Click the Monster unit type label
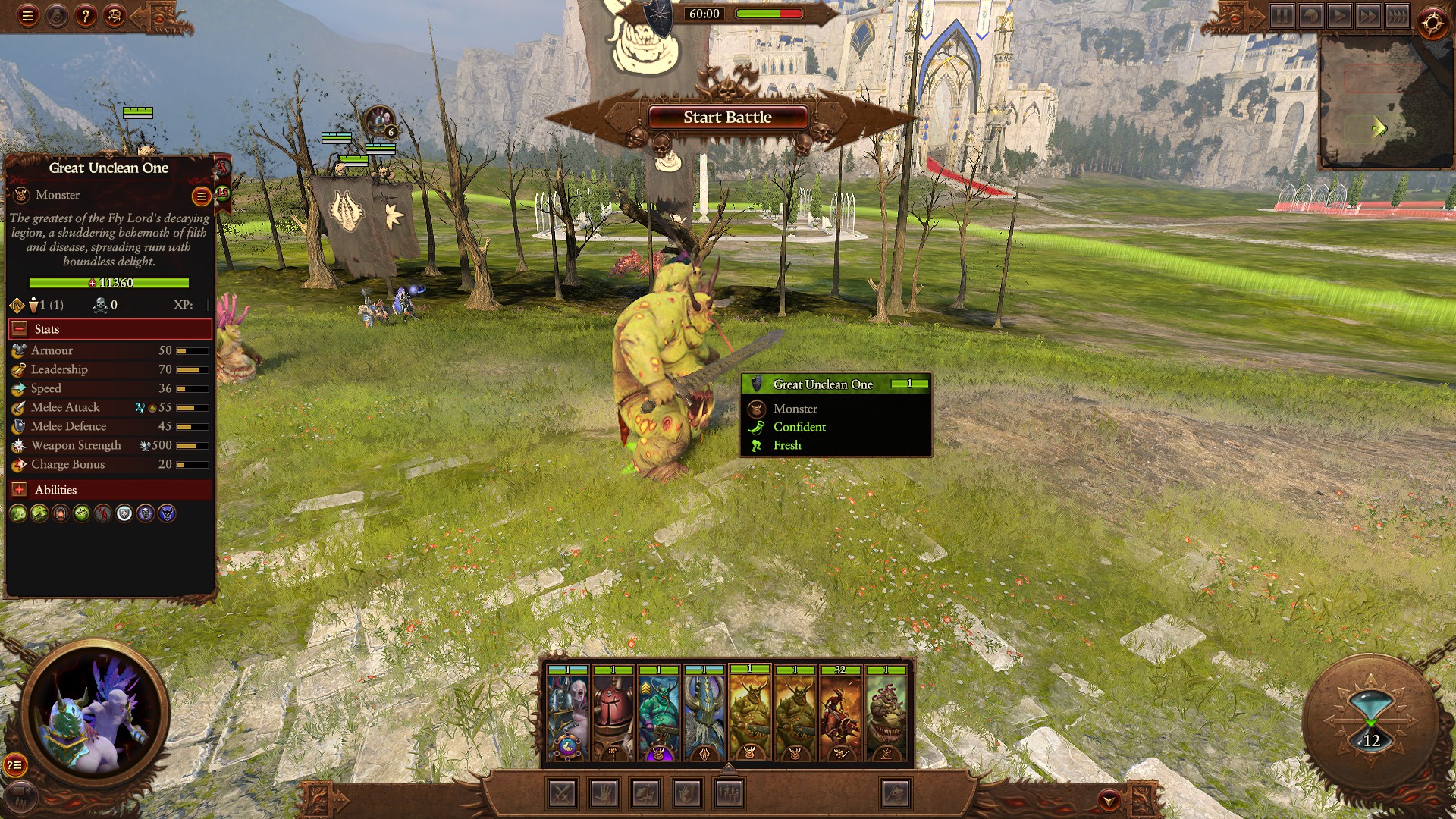The image size is (1456, 819). 56,195
